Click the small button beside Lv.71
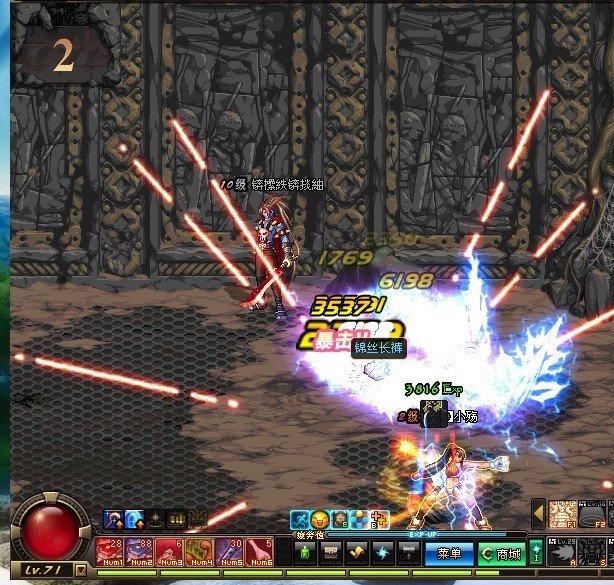The height and width of the screenshot is (585, 614). (80, 570)
